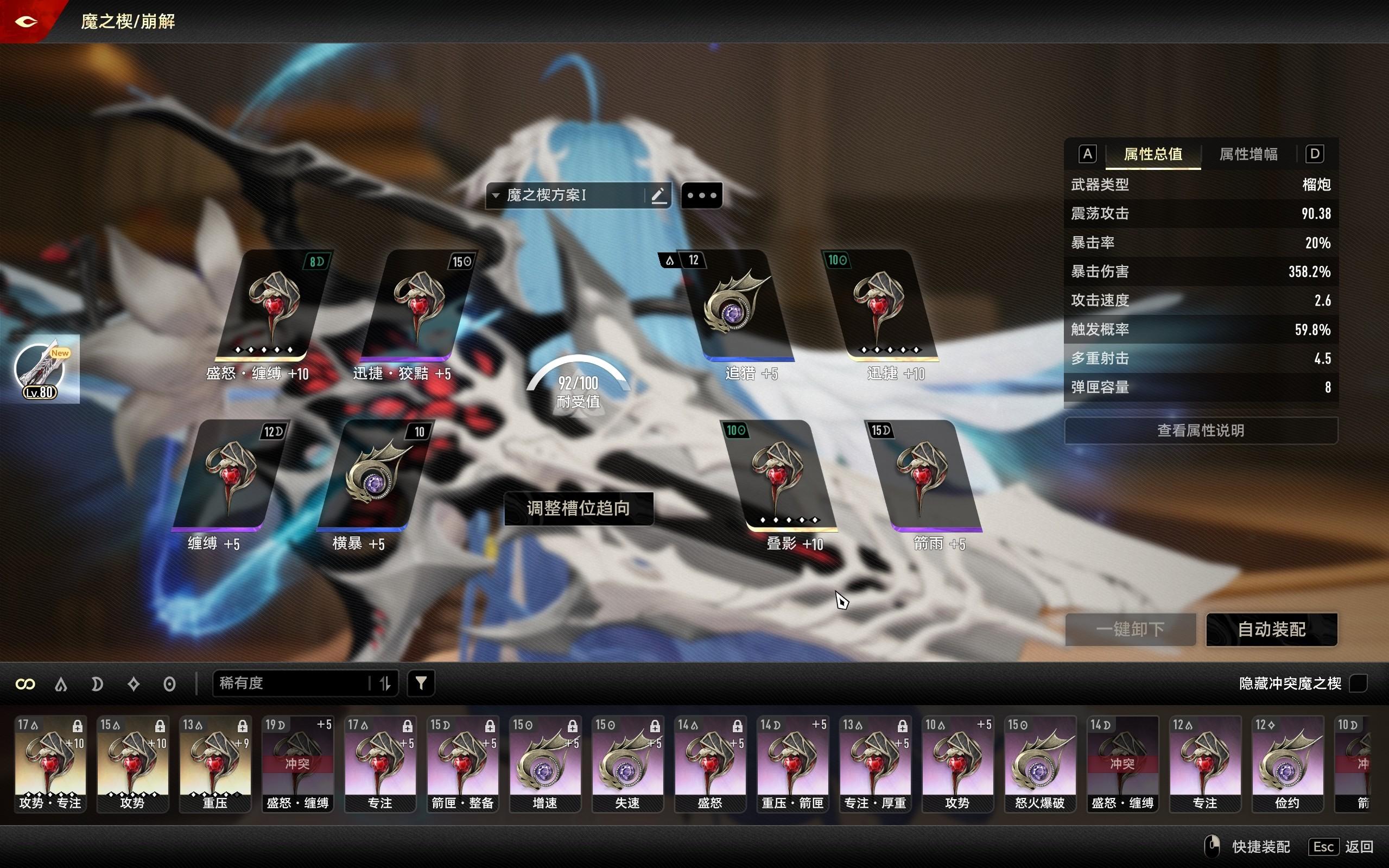
Task: Edit the plan name with pencil icon
Action: click(658, 195)
